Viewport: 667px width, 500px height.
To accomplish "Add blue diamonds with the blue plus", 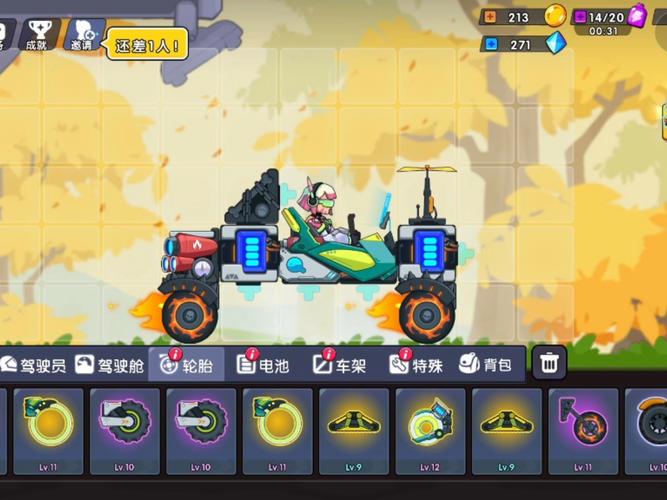I will (491, 45).
